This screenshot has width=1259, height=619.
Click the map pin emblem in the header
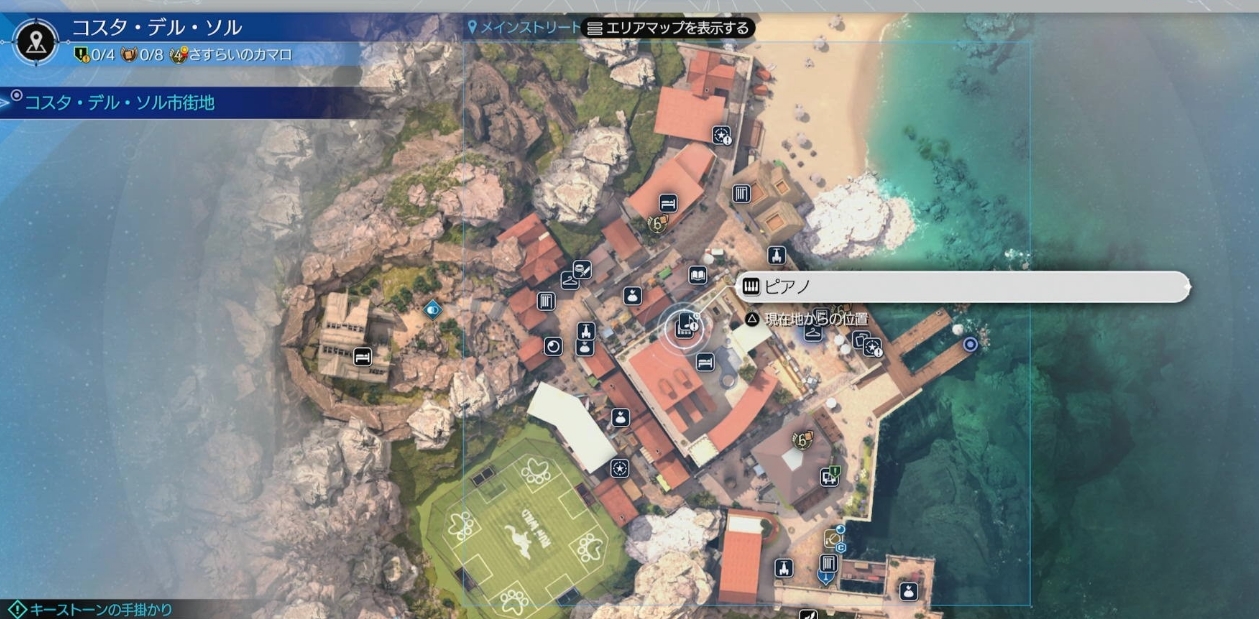[x=37, y=41]
